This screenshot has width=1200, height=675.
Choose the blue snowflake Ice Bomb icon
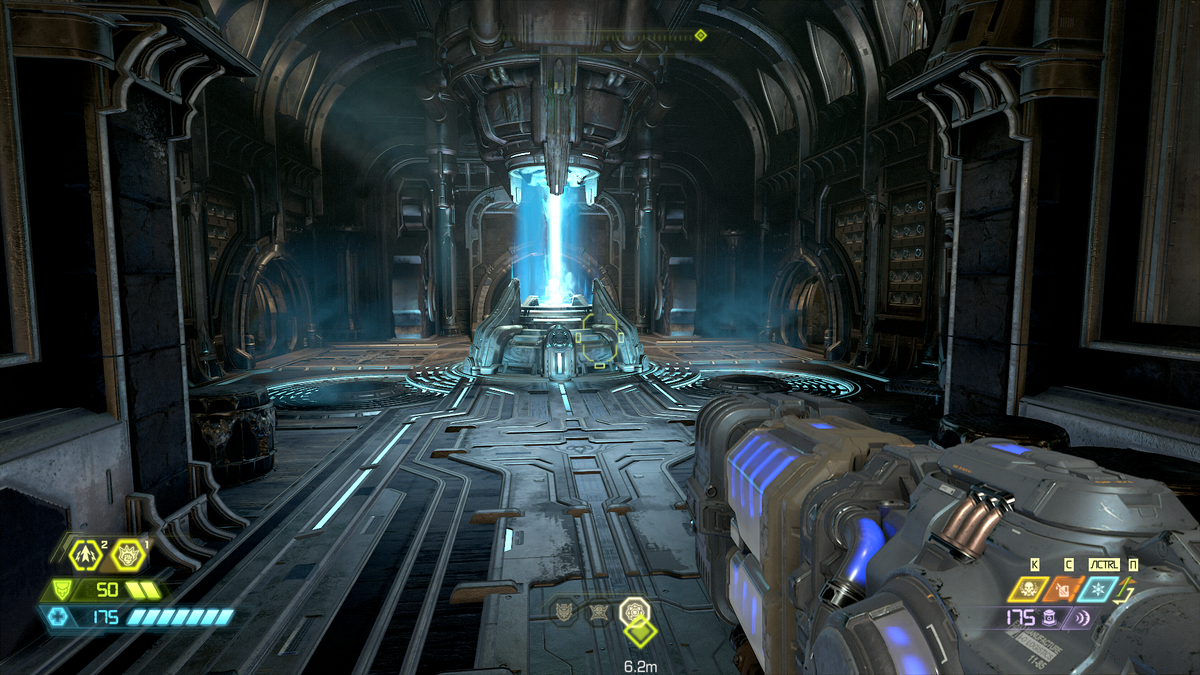(x=1100, y=589)
